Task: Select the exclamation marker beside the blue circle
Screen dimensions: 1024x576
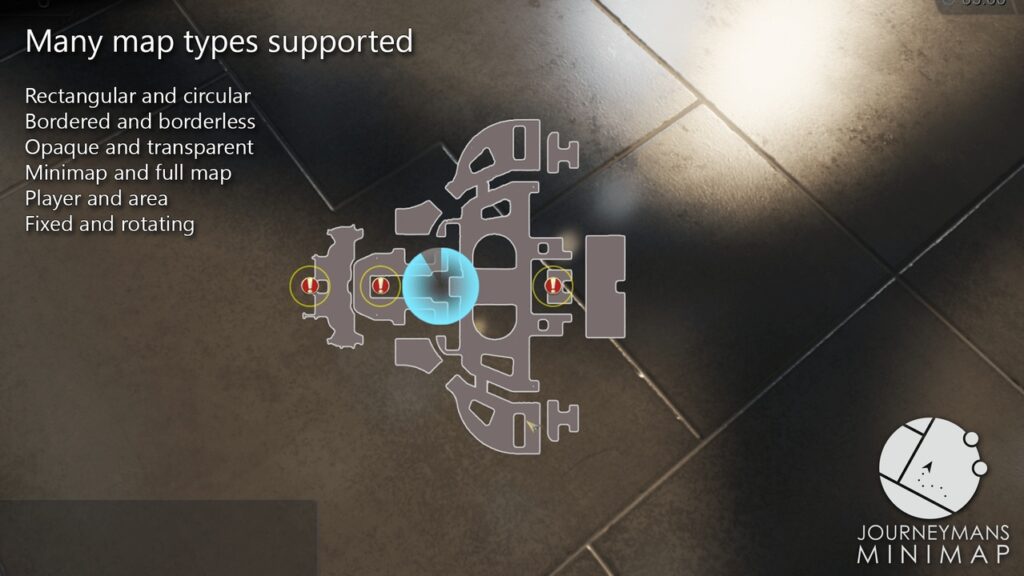Action: point(380,286)
